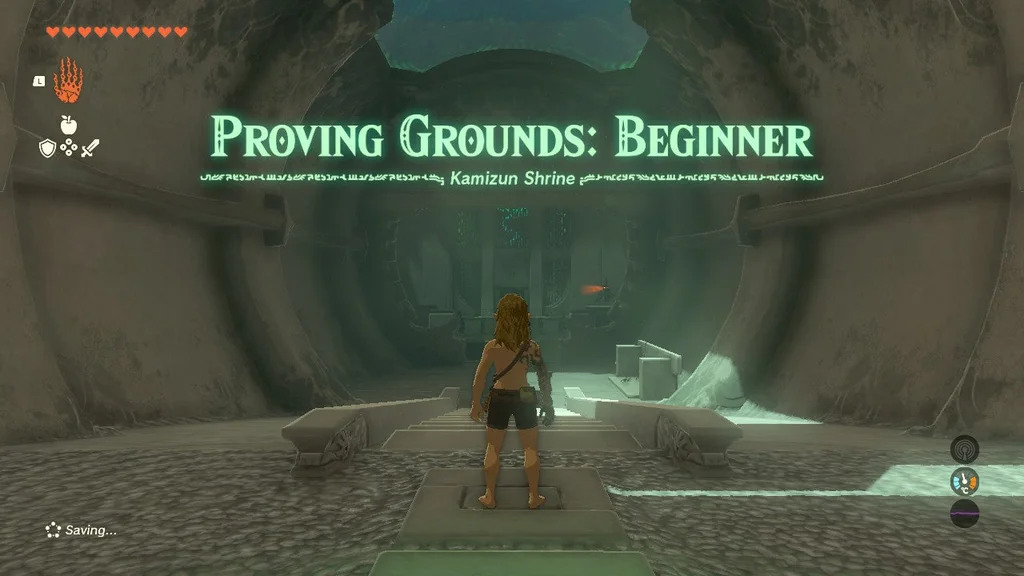This screenshot has height=576, width=1024.
Task: Select the apple item shortcut
Action: (x=69, y=125)
